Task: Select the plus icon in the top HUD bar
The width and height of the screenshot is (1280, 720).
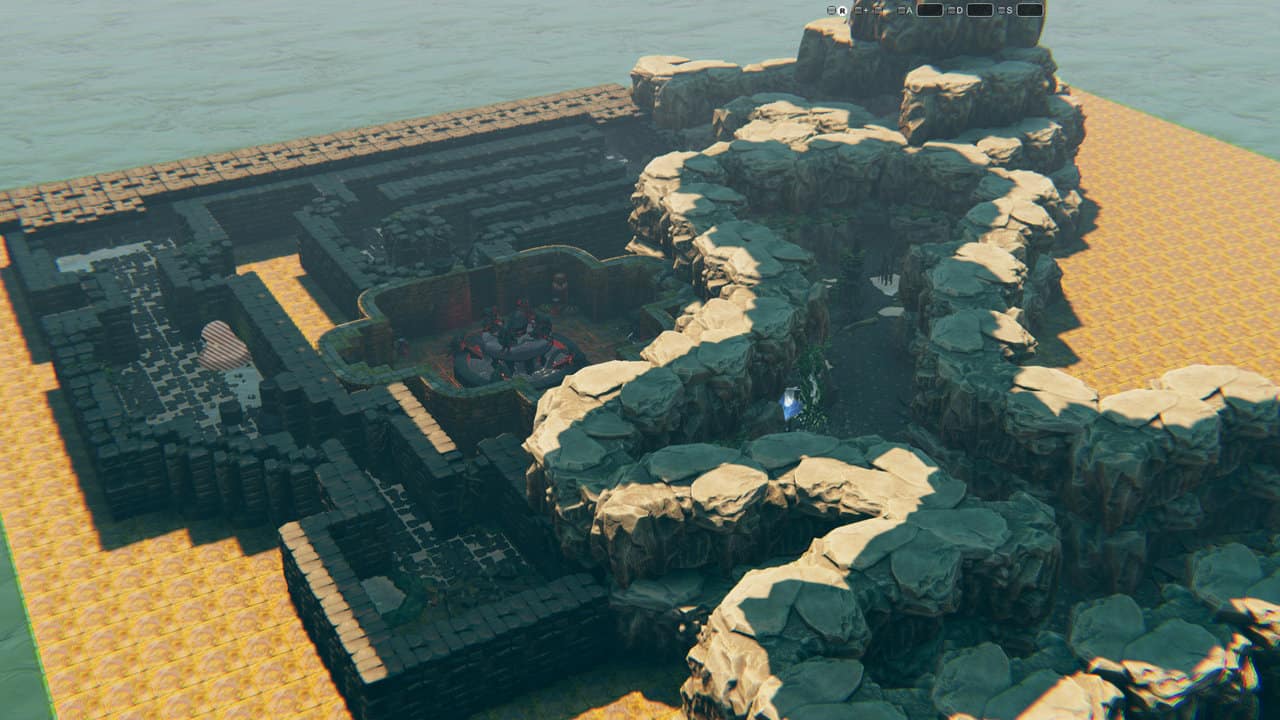Action: coord(864,10)
